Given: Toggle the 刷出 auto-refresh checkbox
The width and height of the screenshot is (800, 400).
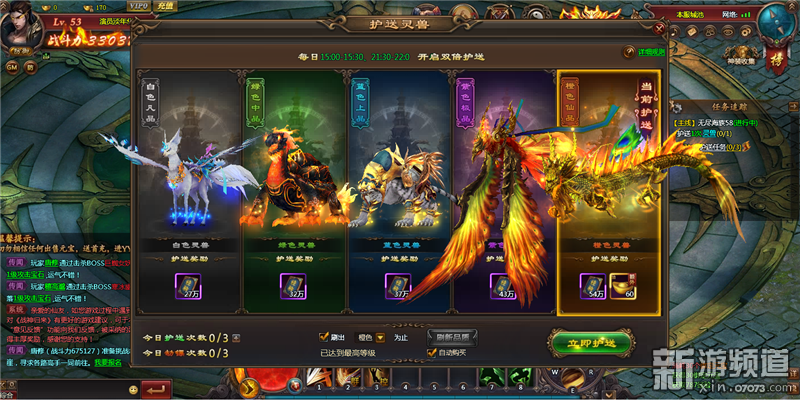Looking at the screenshot, I should point(323,337).
